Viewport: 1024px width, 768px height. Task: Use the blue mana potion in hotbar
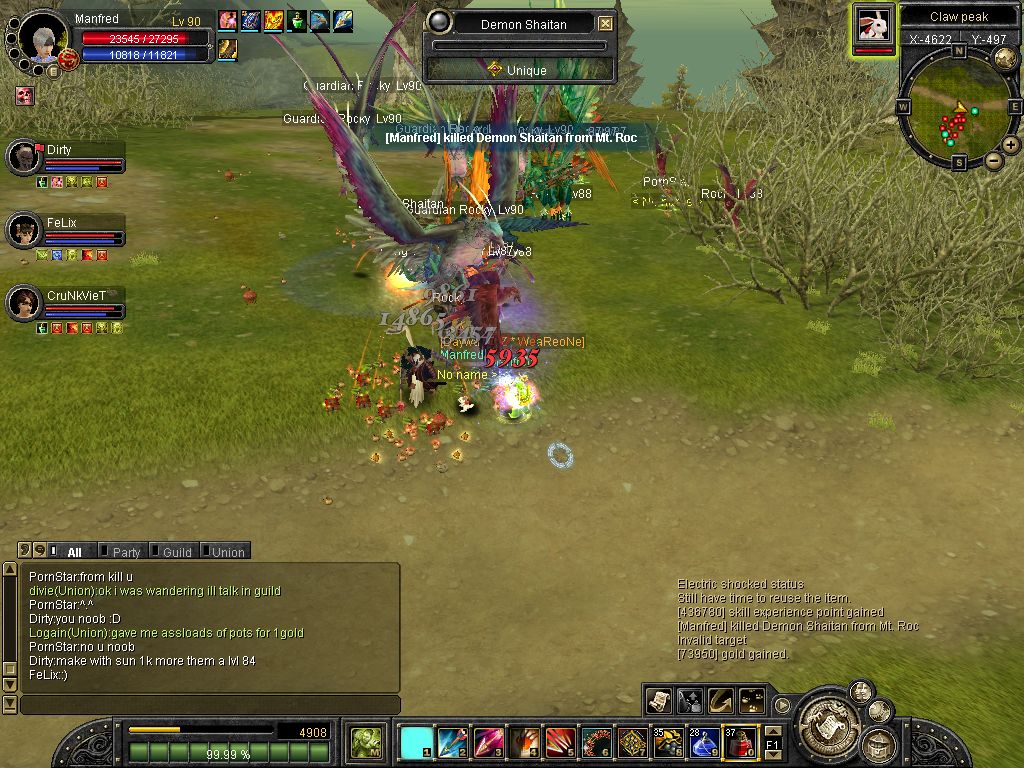(x=704, y=742)
